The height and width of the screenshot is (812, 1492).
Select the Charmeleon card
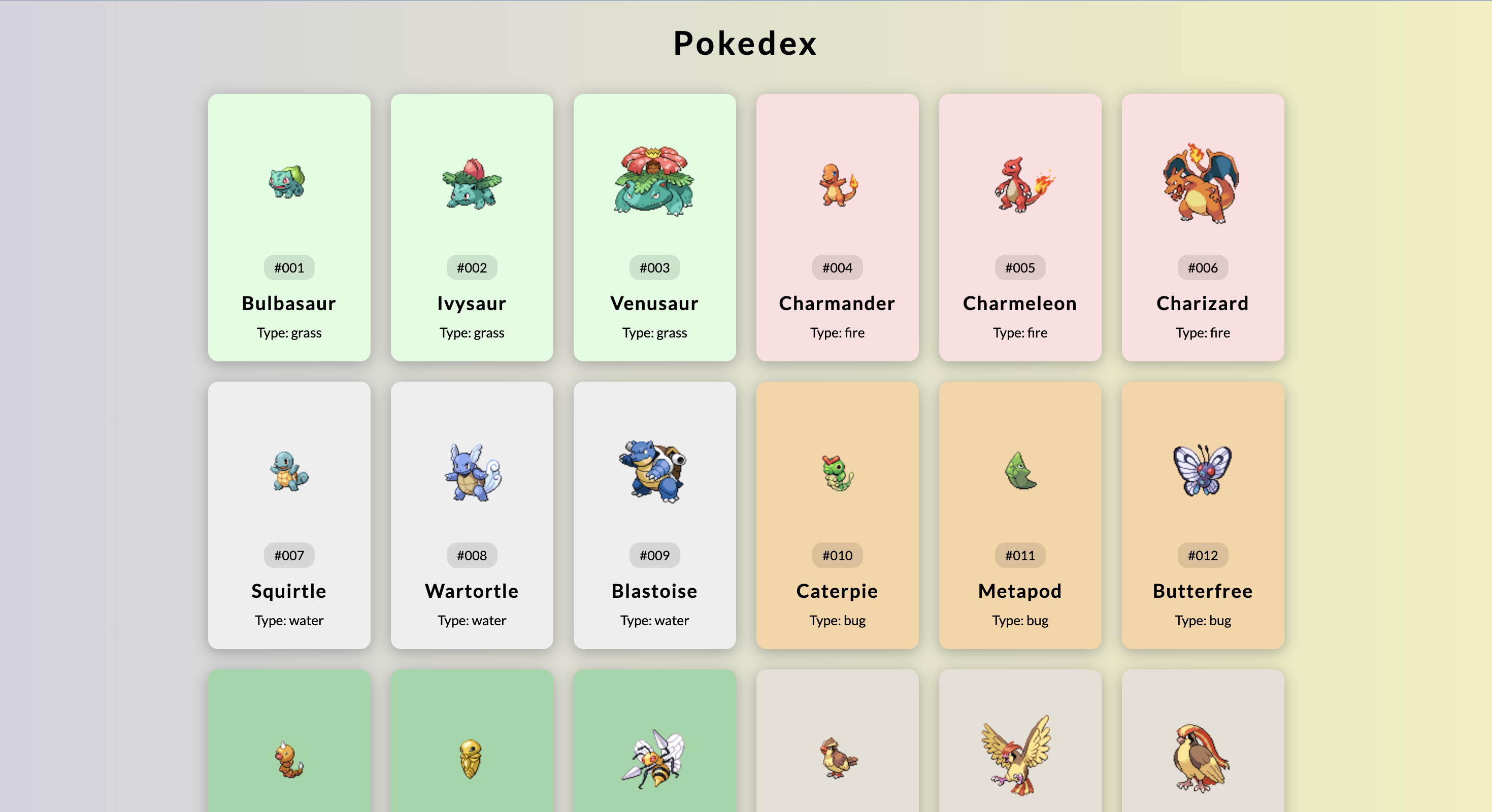(1020, 227)
